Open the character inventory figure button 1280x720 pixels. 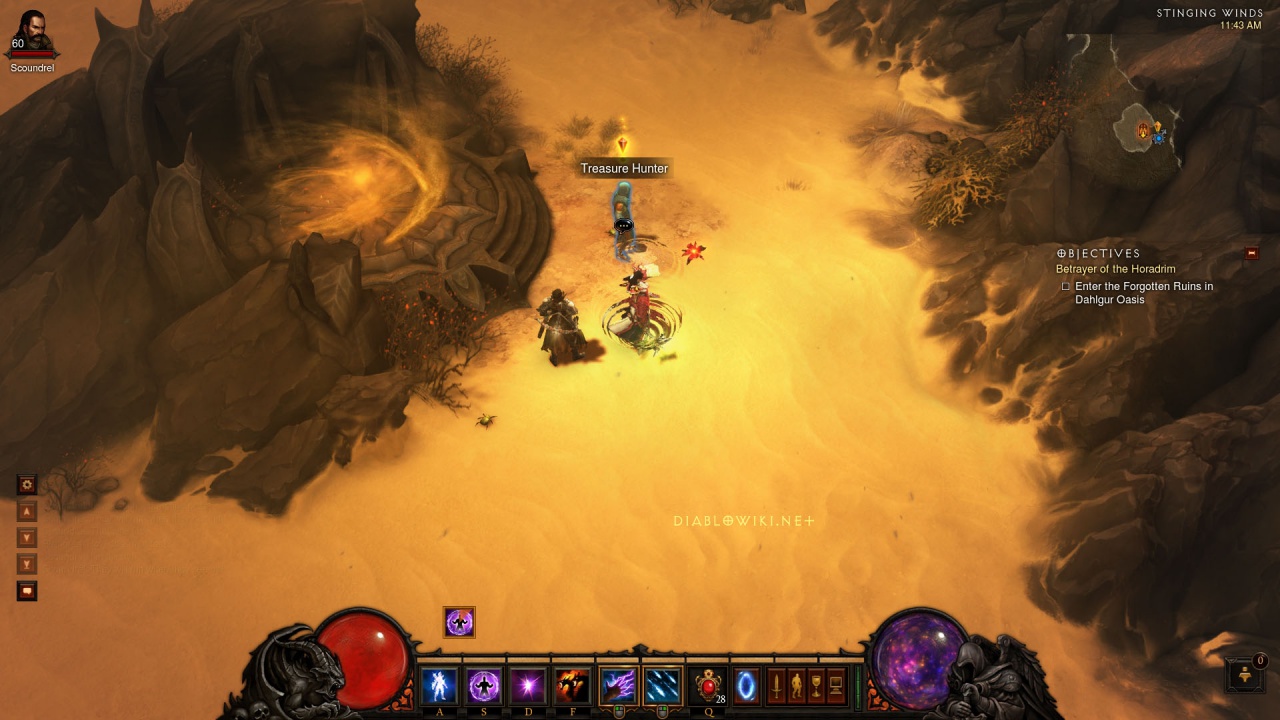(x=796, y=686)
